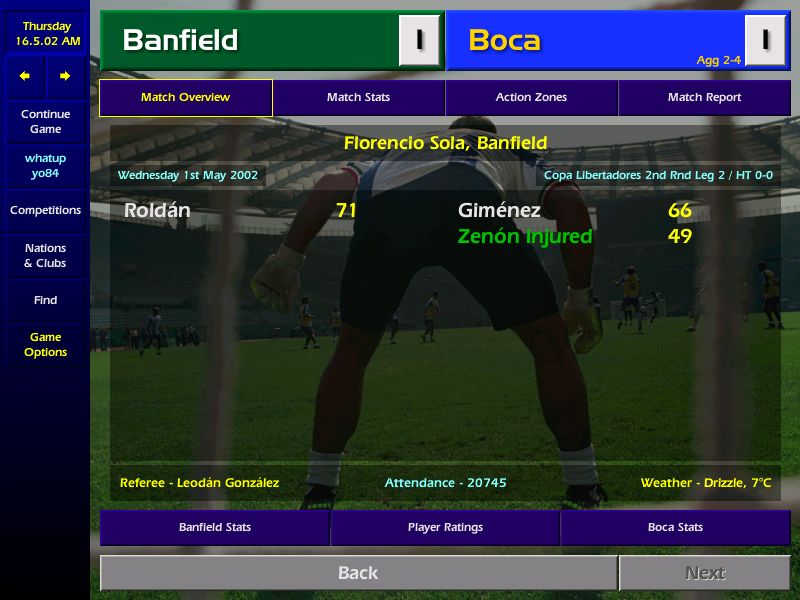Open Game Options
The height and width of the screenshot is (600, 800).
(45, 344)
